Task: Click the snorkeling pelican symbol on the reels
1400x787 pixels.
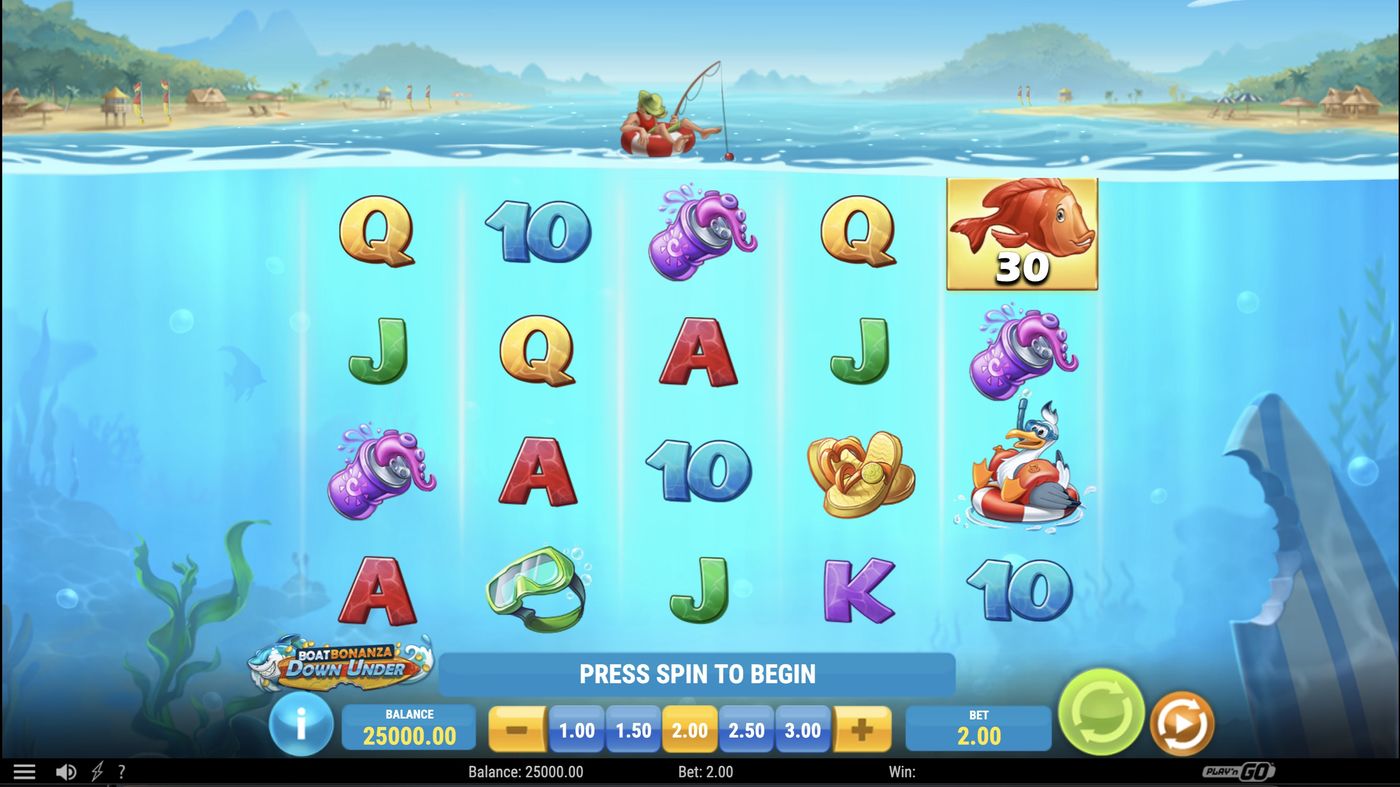Action: pyautogui.click(x=1022, y=470)
